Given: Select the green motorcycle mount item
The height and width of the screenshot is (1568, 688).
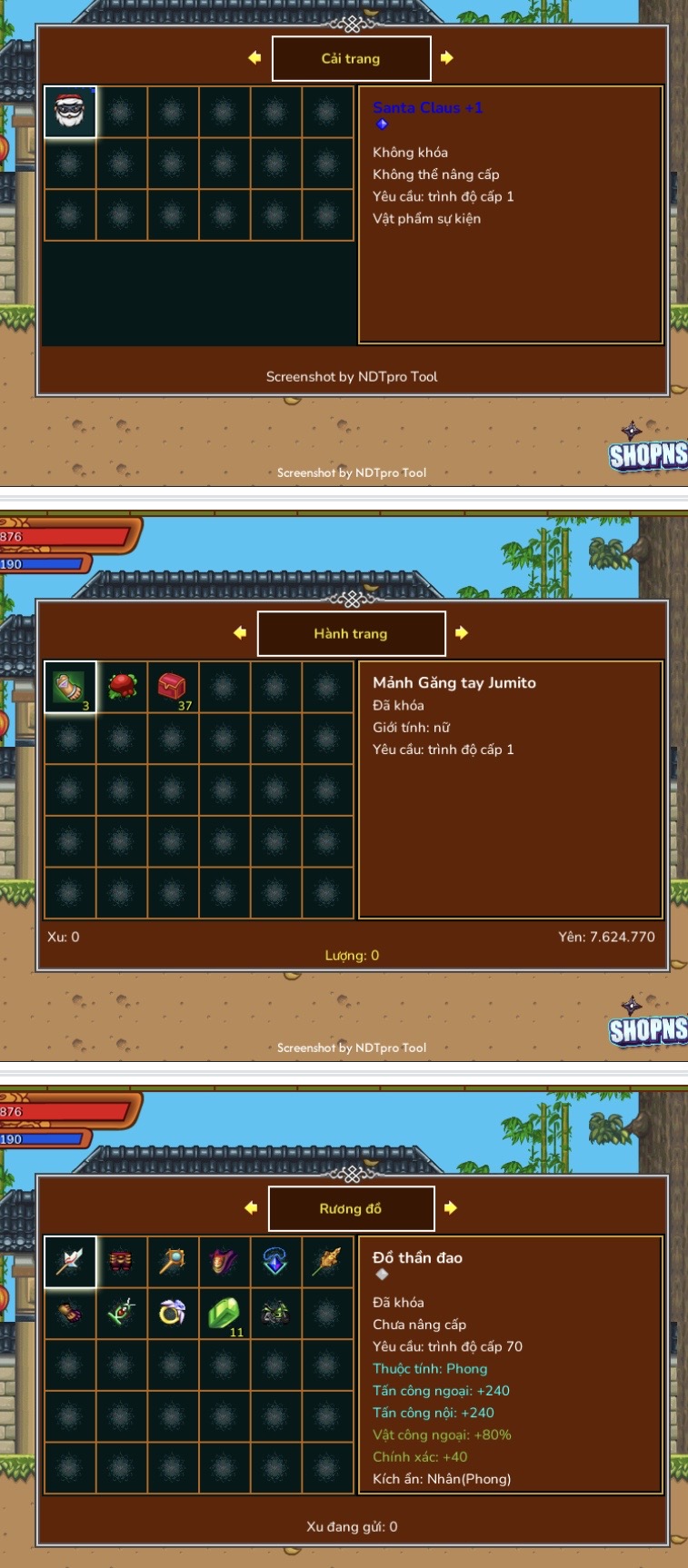Looking at the screenshot, I should (275, 1314).
